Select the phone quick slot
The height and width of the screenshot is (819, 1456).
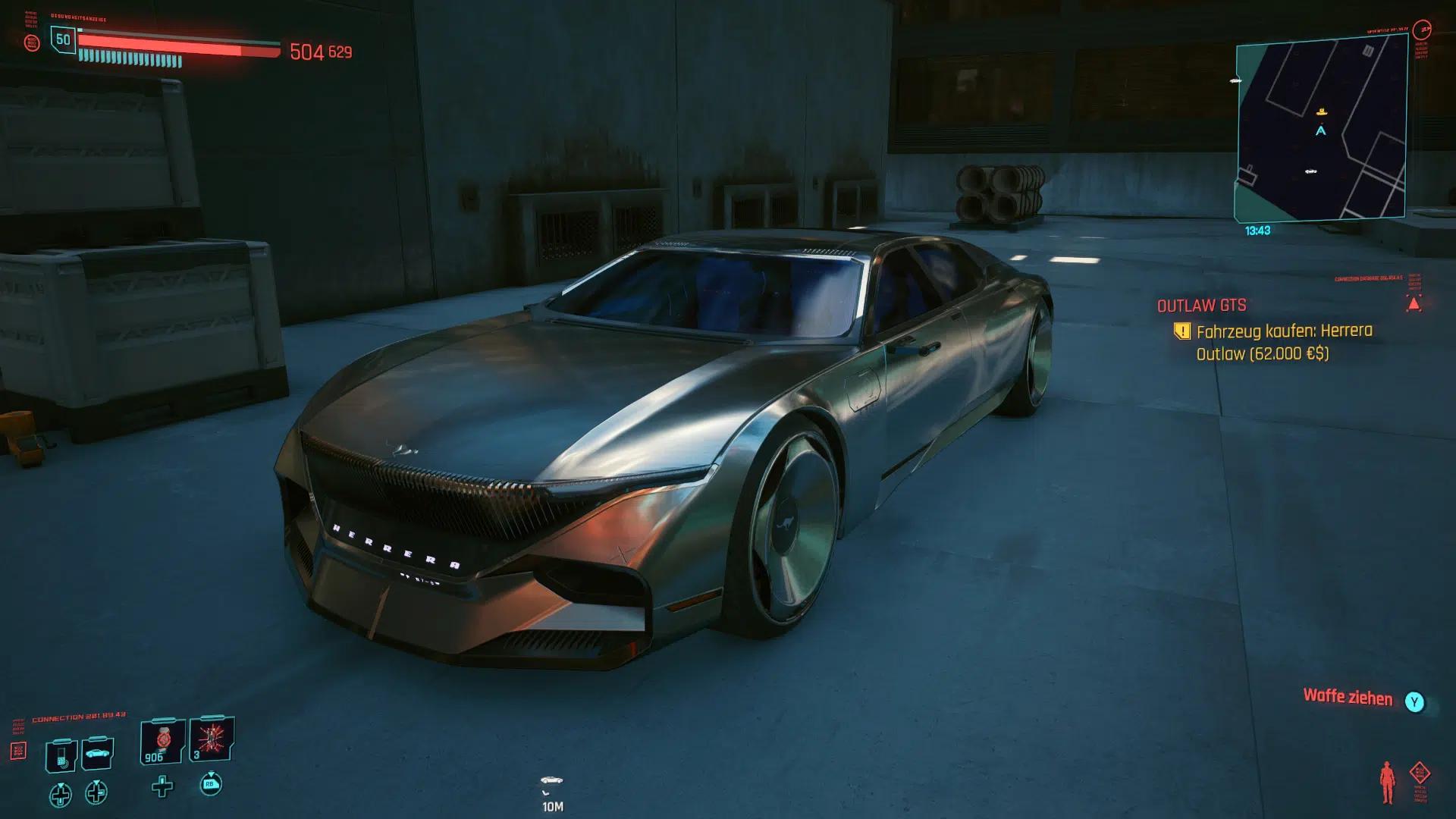click(61, 755)
